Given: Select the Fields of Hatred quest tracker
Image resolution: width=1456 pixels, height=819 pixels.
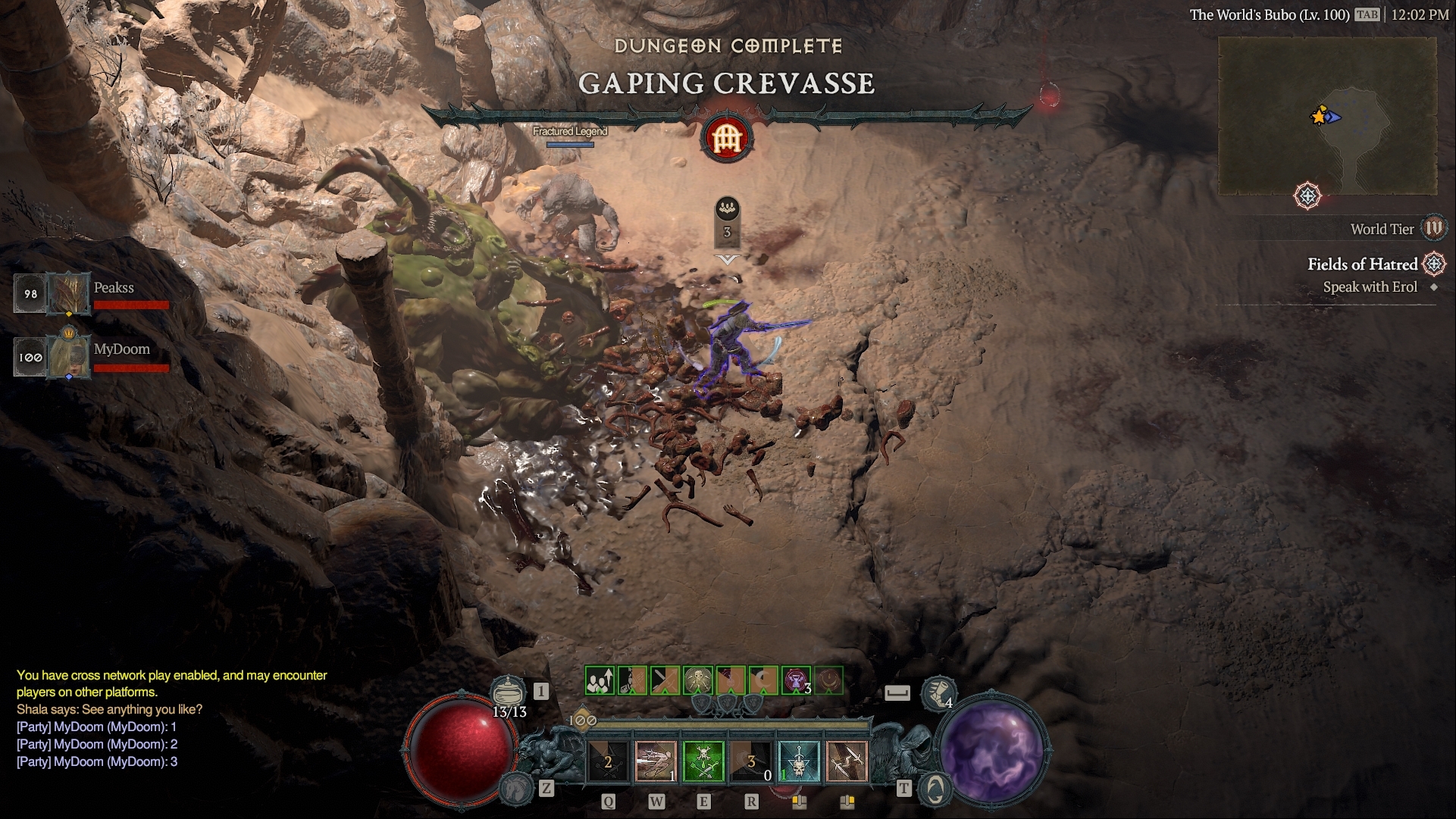Looking at the screenshot, I should pyautogui.click(x=1362, y=264).
